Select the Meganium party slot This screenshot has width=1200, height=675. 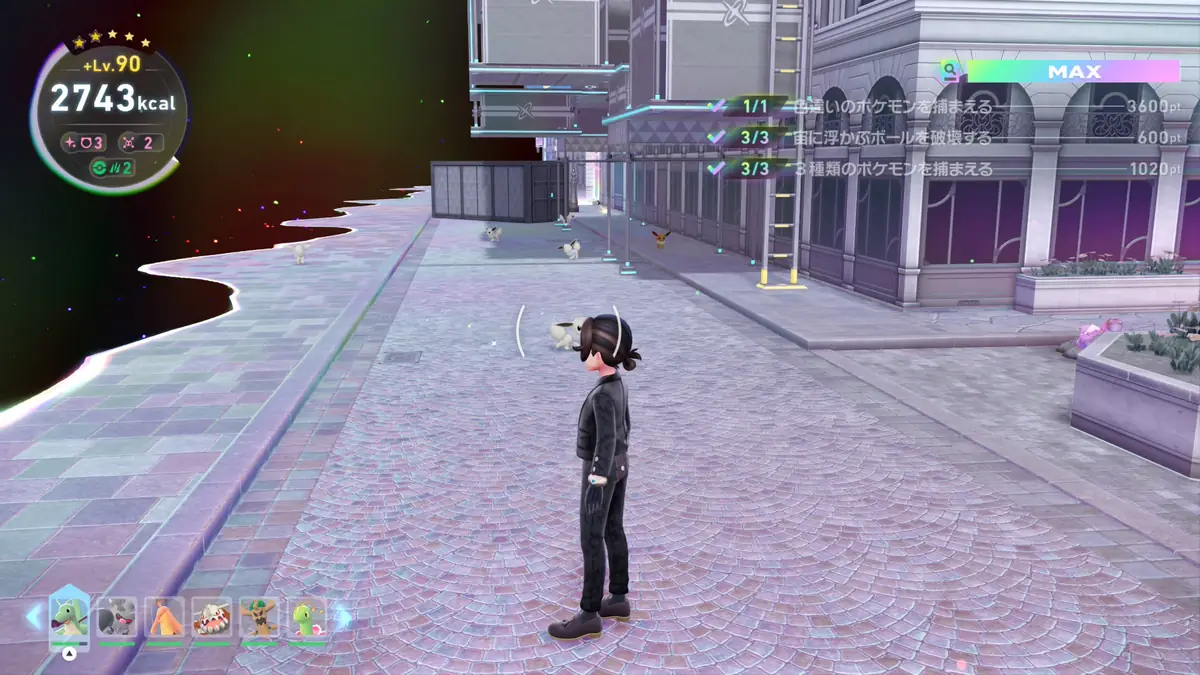(x=308, y=619)
